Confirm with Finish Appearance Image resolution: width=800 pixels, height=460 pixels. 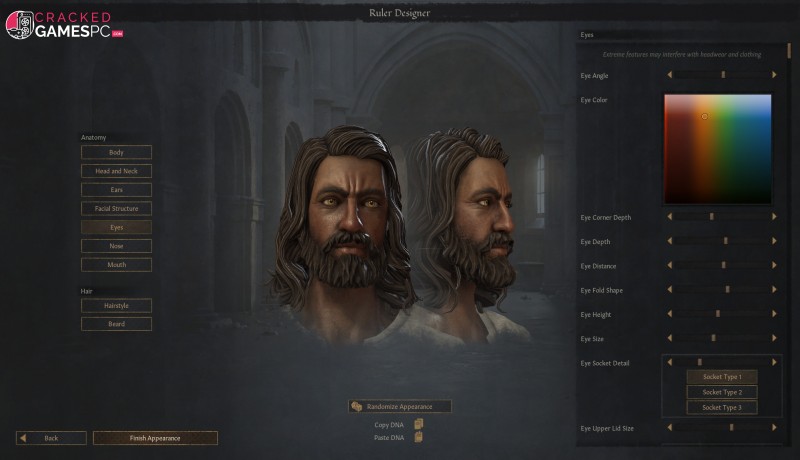tap(155, 438)
